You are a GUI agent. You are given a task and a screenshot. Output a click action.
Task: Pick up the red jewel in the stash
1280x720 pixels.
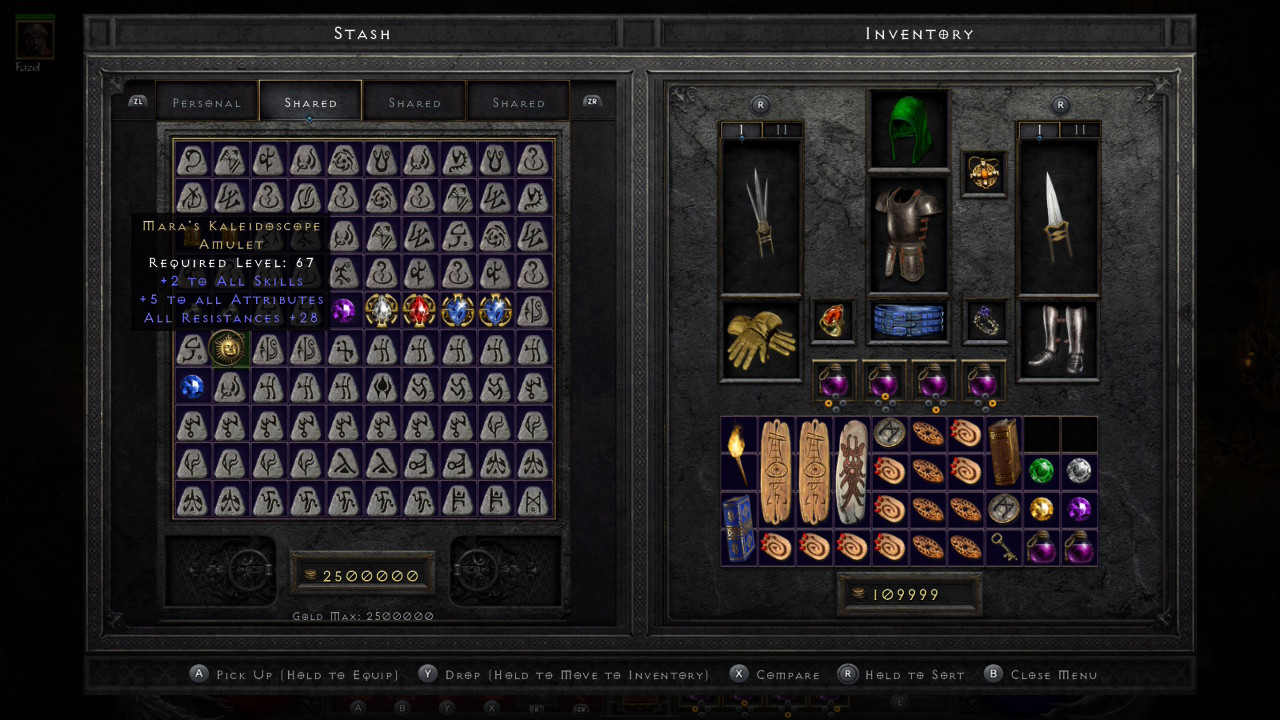click(419, 310)
